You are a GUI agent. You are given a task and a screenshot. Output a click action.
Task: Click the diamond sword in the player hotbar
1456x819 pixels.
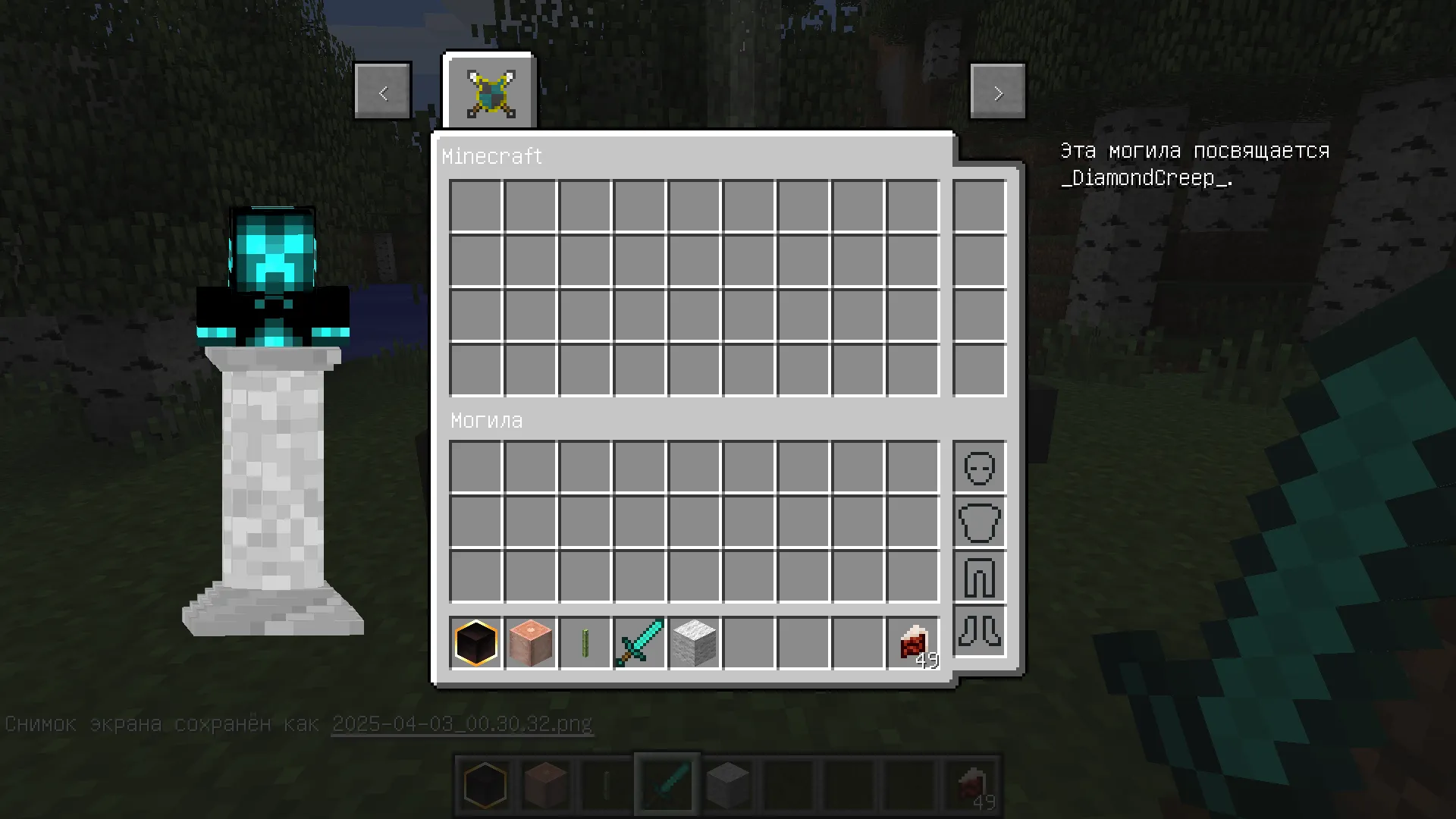tap(666, 783)
